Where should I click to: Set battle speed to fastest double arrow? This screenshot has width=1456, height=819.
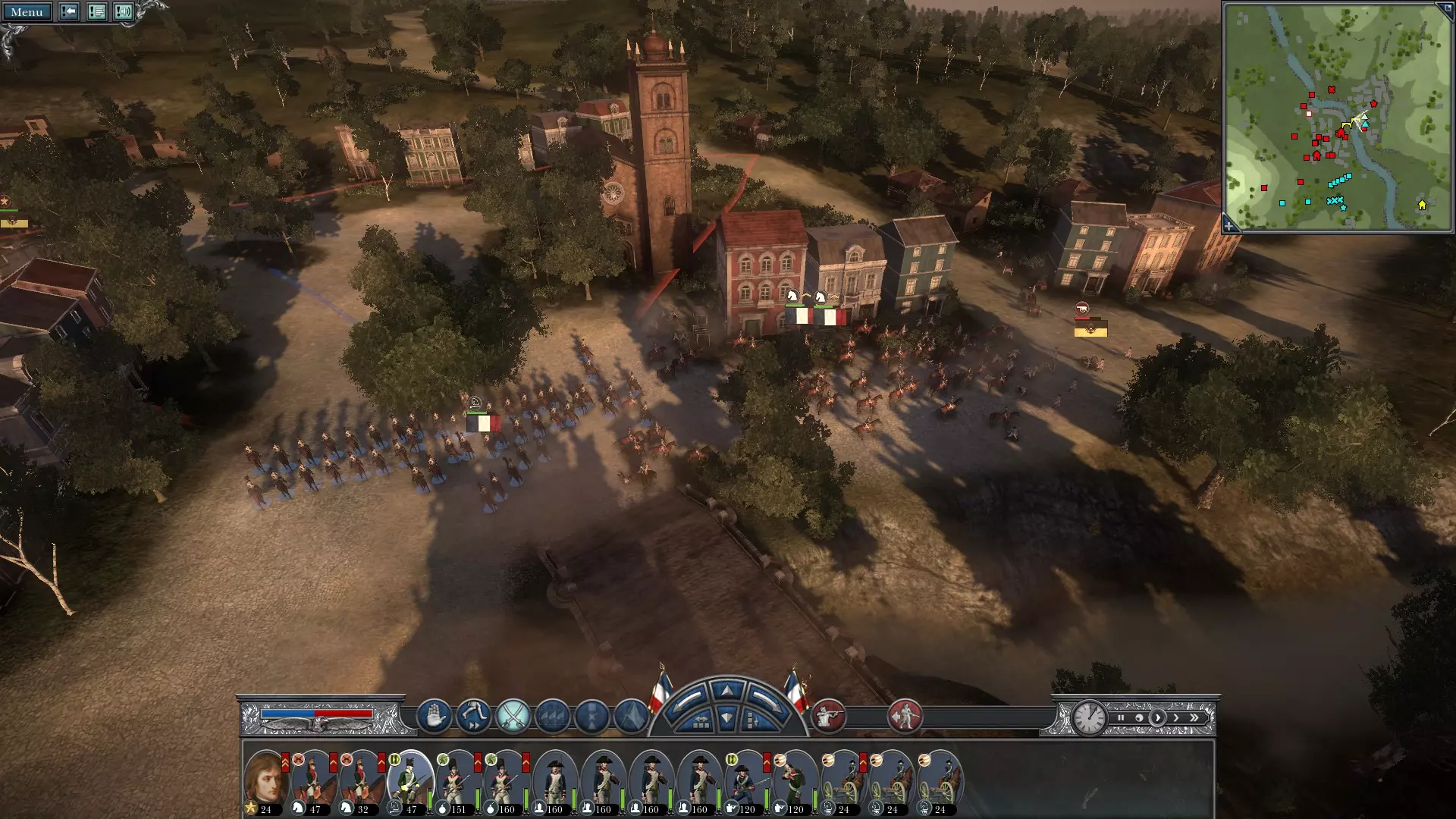click(x=1195, y=717)
